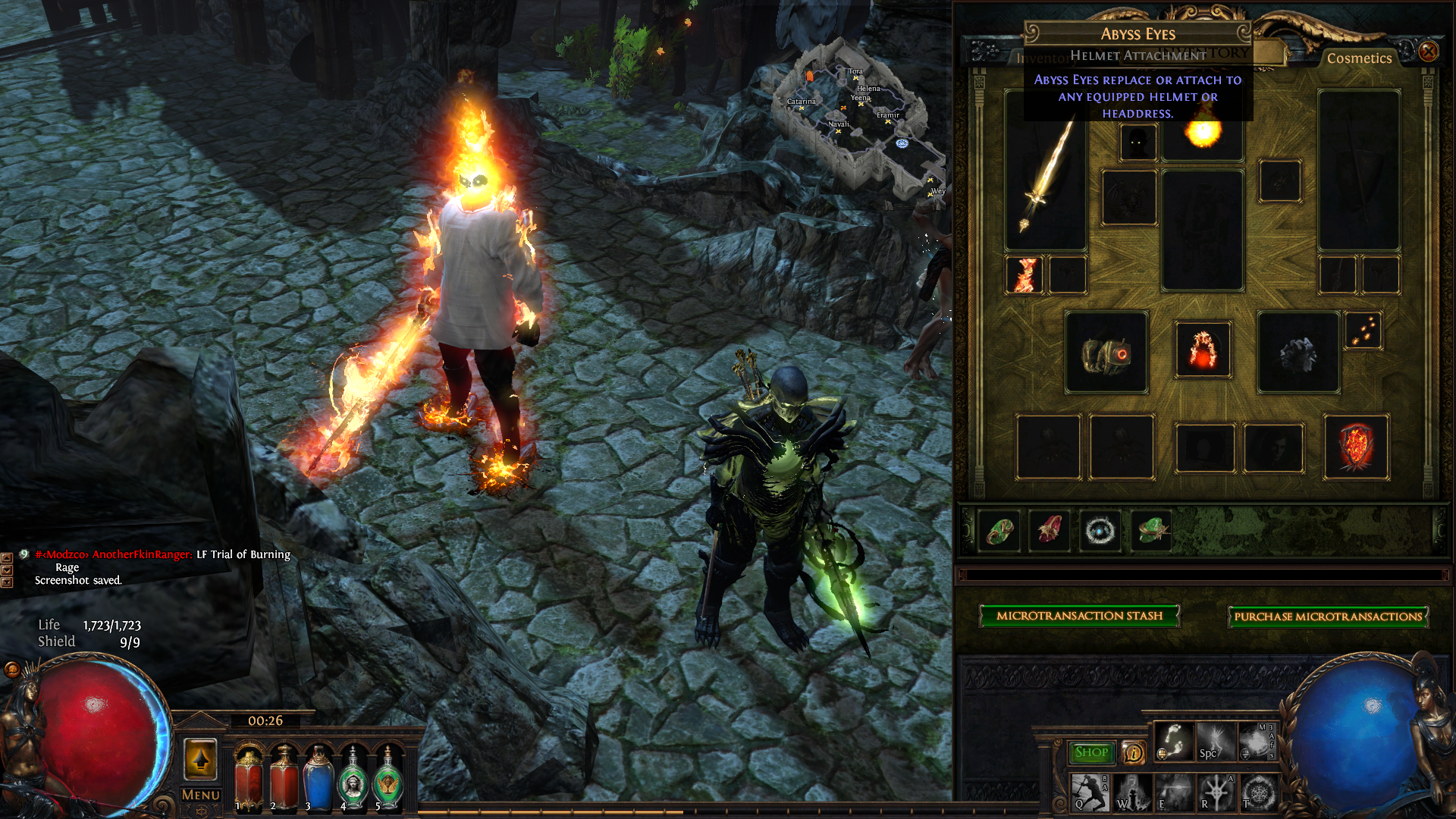
Task: Activate the footprints move skill
Action: 1173,742
